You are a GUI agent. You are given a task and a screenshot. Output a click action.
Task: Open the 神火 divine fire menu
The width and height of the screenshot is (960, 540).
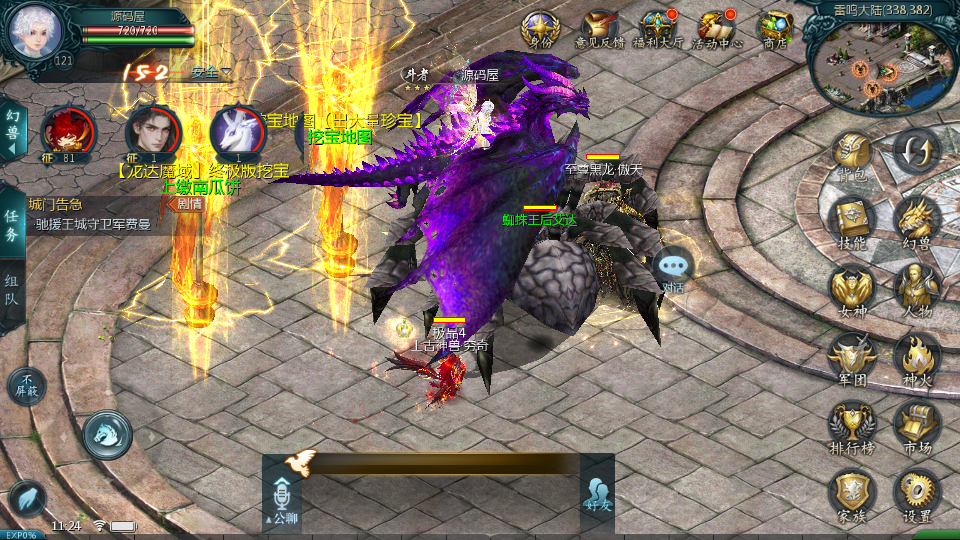916,356
